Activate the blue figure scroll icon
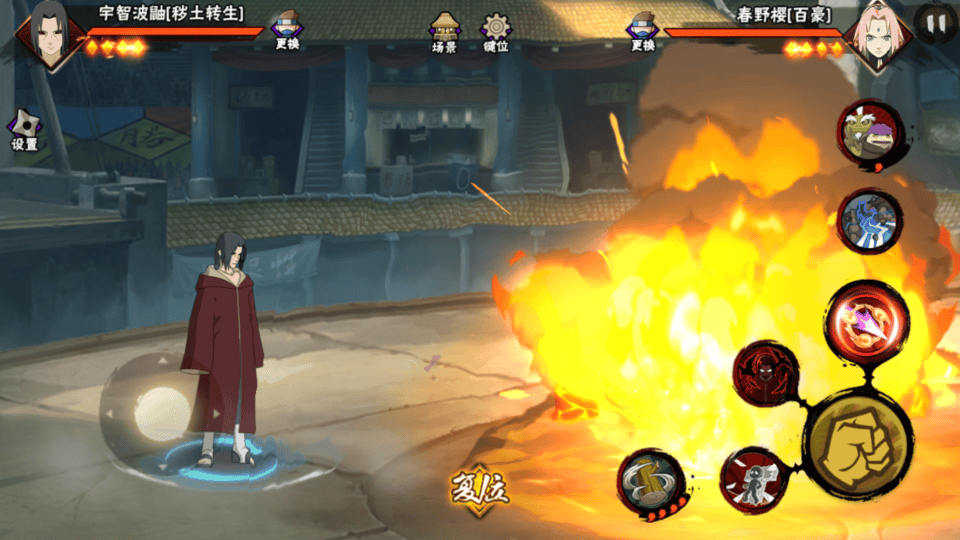 click(x=869, y=222)
